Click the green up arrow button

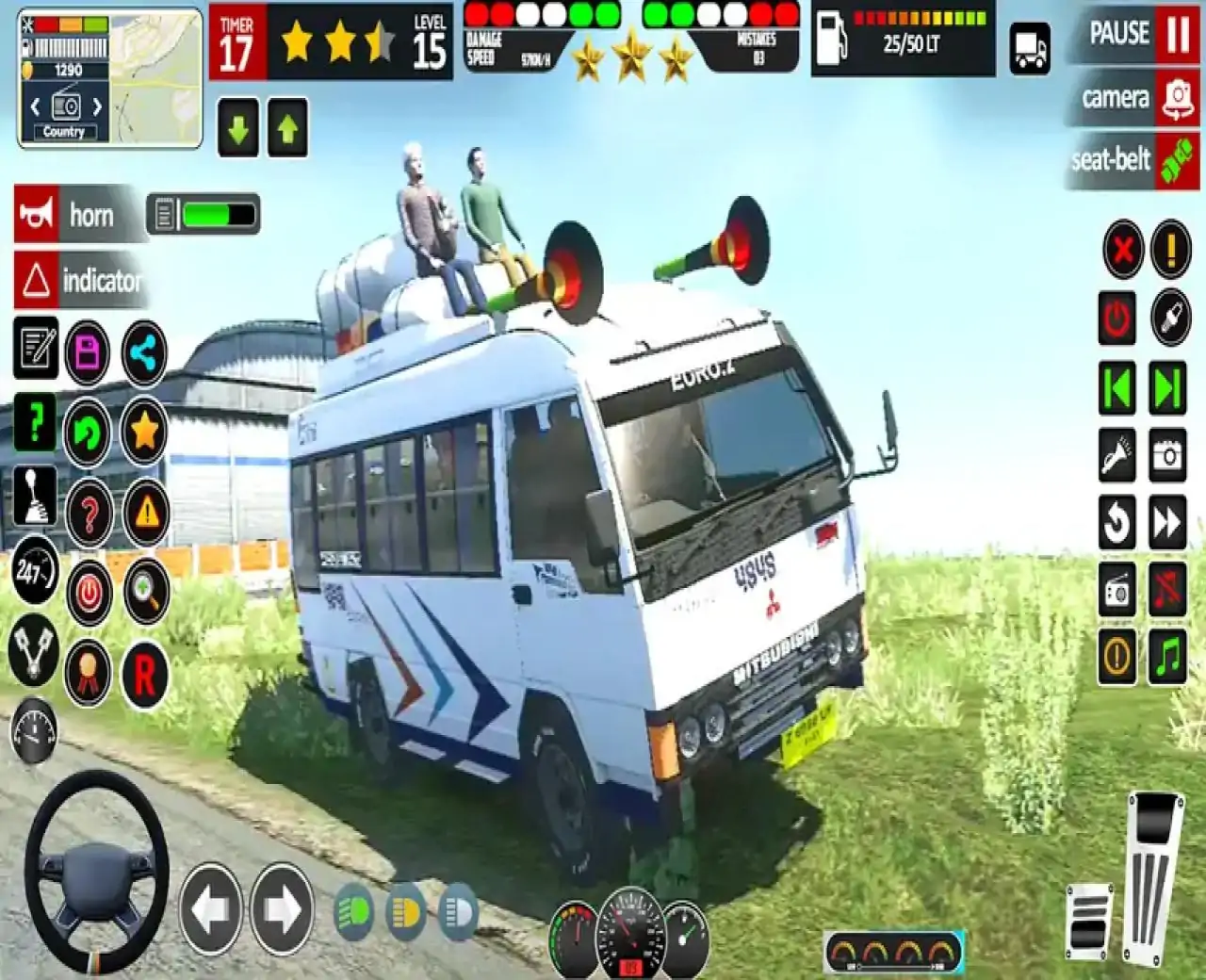pyautogui.click(x=287, y=128)
